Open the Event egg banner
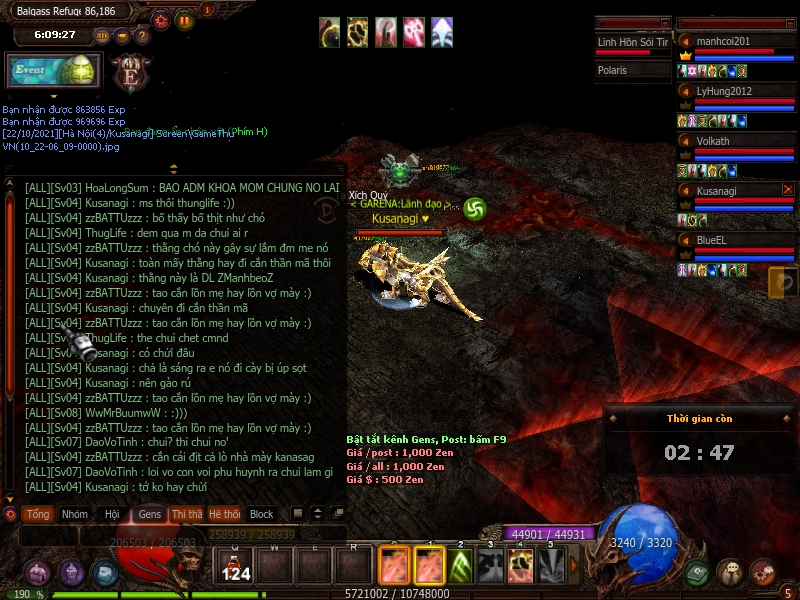This screenshot has height=600, width=800. pos(54,71)
